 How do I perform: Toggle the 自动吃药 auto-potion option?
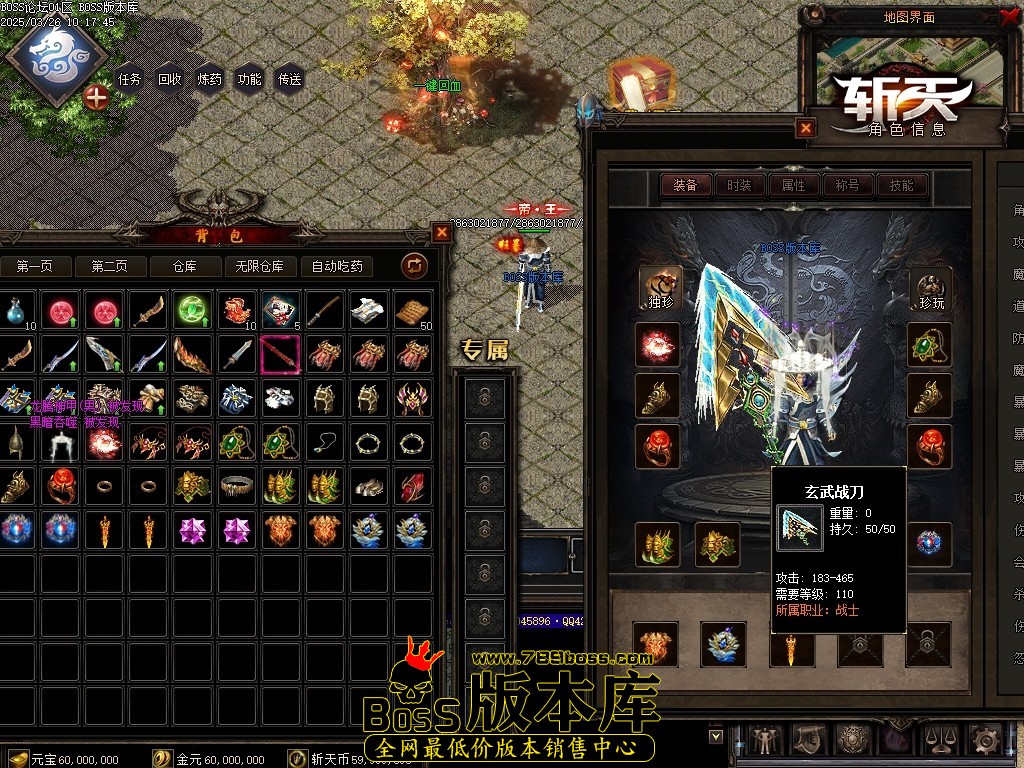(x=337, y=266)
